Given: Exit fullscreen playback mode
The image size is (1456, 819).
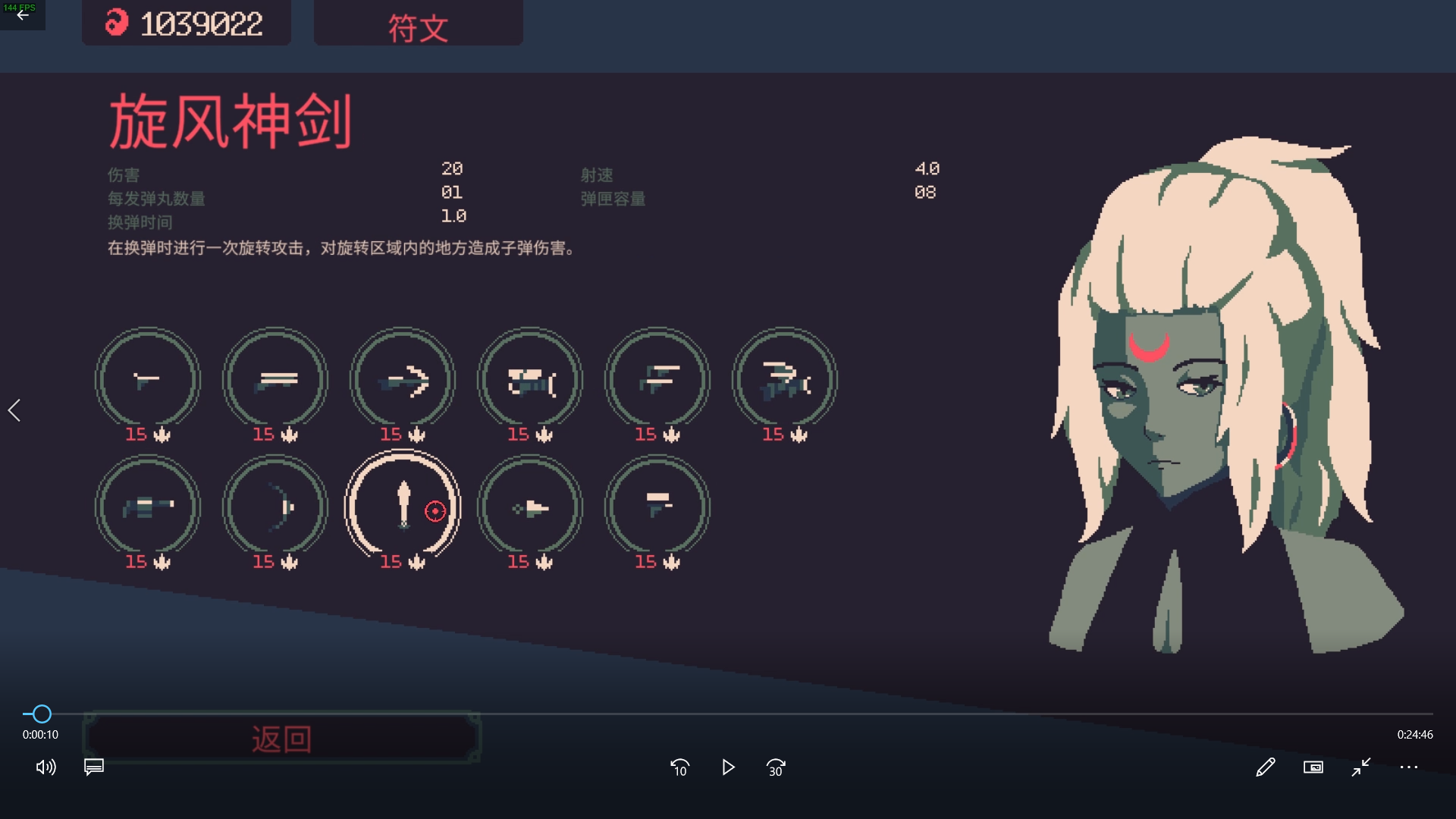Looking at the screenshot, I should click(x=1360, y=767).
